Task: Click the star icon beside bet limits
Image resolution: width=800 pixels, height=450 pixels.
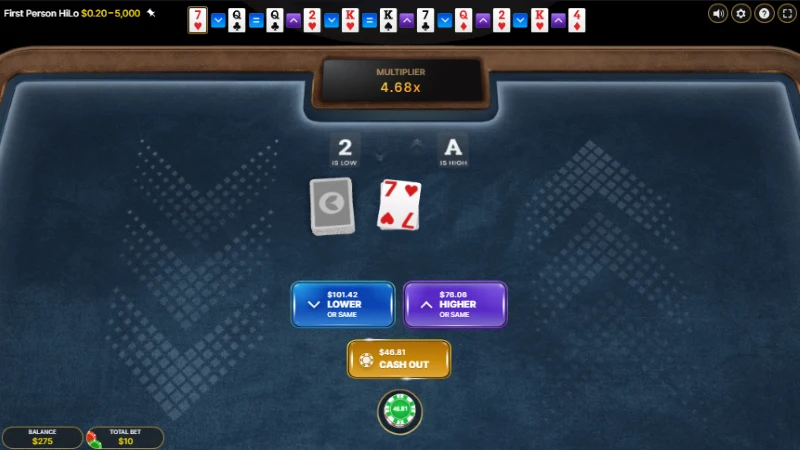Action: click(151, 13)
